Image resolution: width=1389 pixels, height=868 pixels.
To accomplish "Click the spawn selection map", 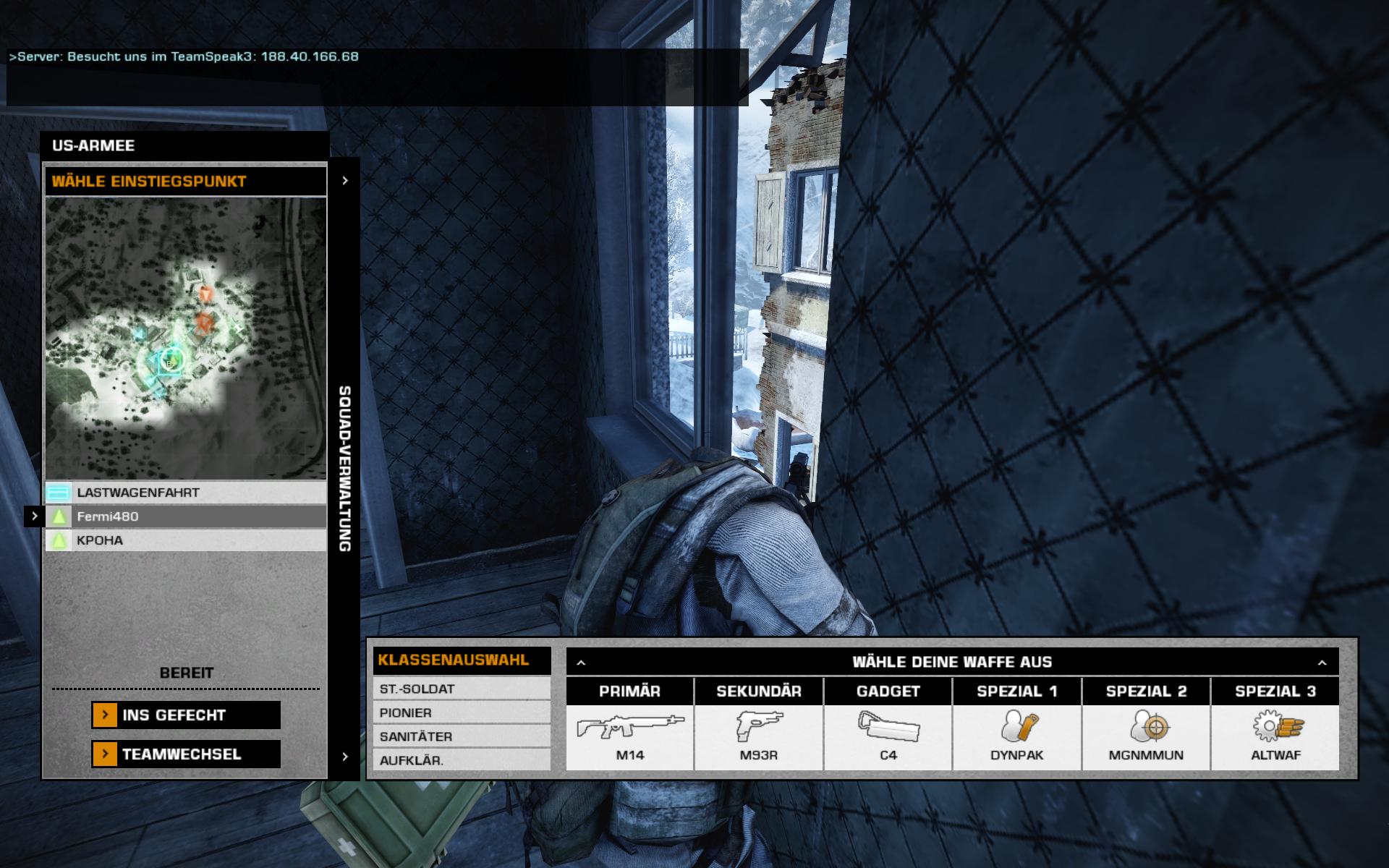I will (x=186, y=338).
